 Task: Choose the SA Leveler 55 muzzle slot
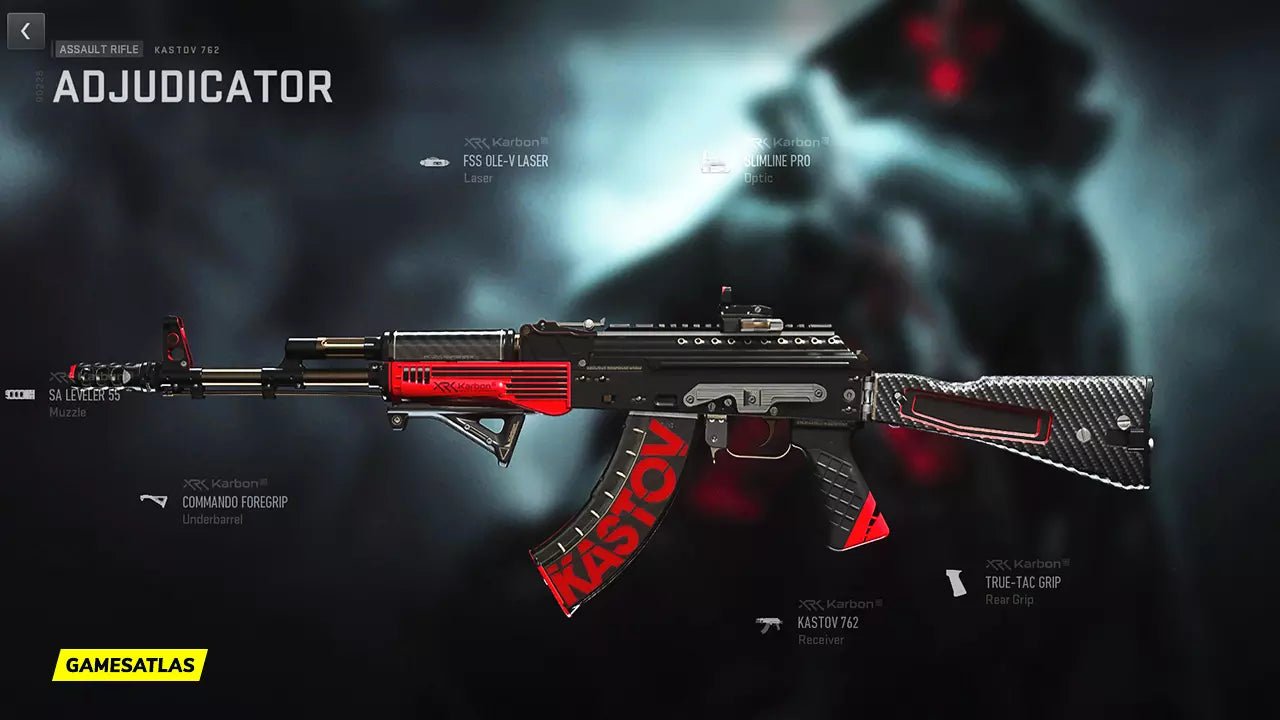[x=84, y=395]
